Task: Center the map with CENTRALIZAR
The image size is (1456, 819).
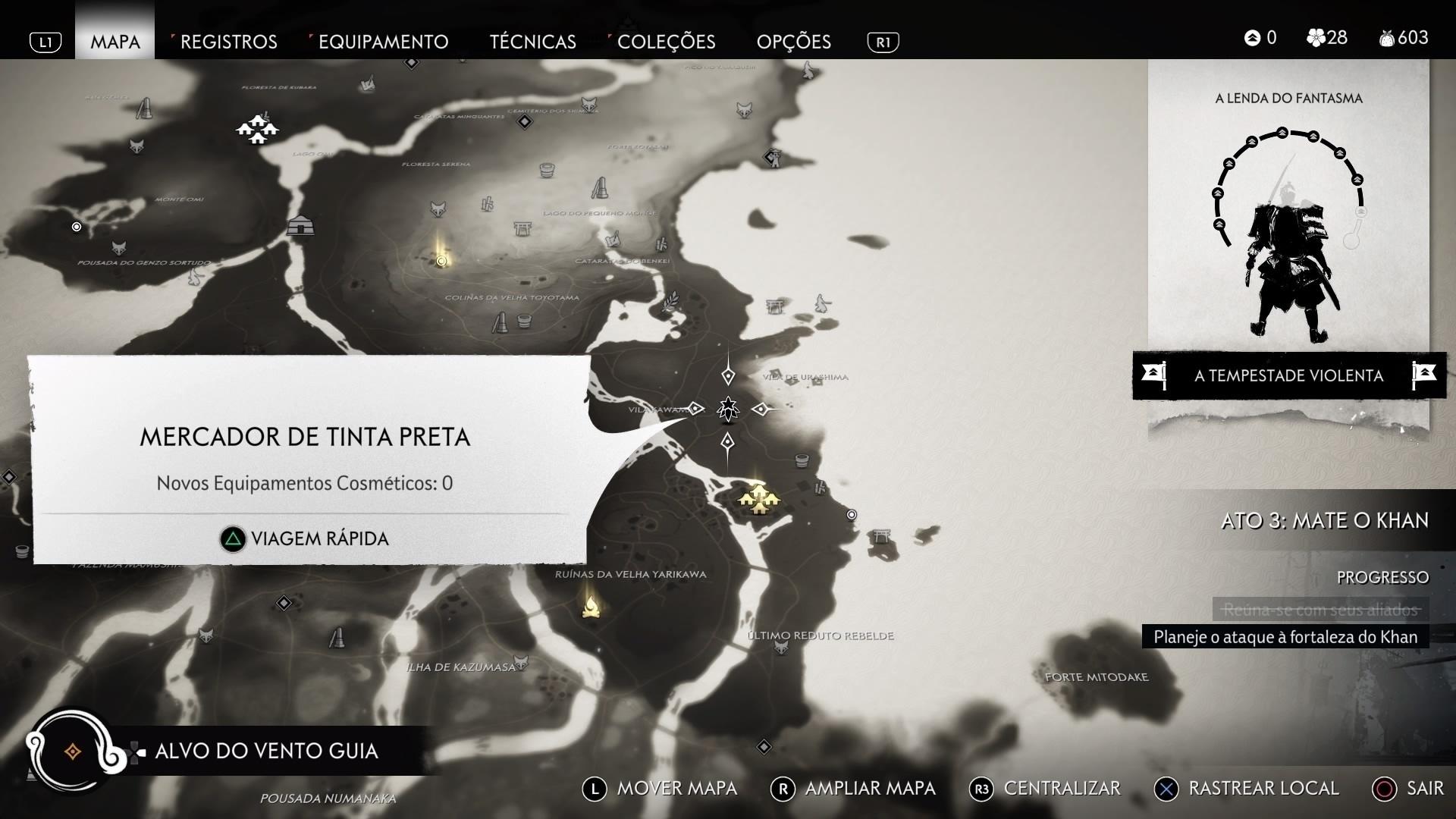Action: 1062,788
